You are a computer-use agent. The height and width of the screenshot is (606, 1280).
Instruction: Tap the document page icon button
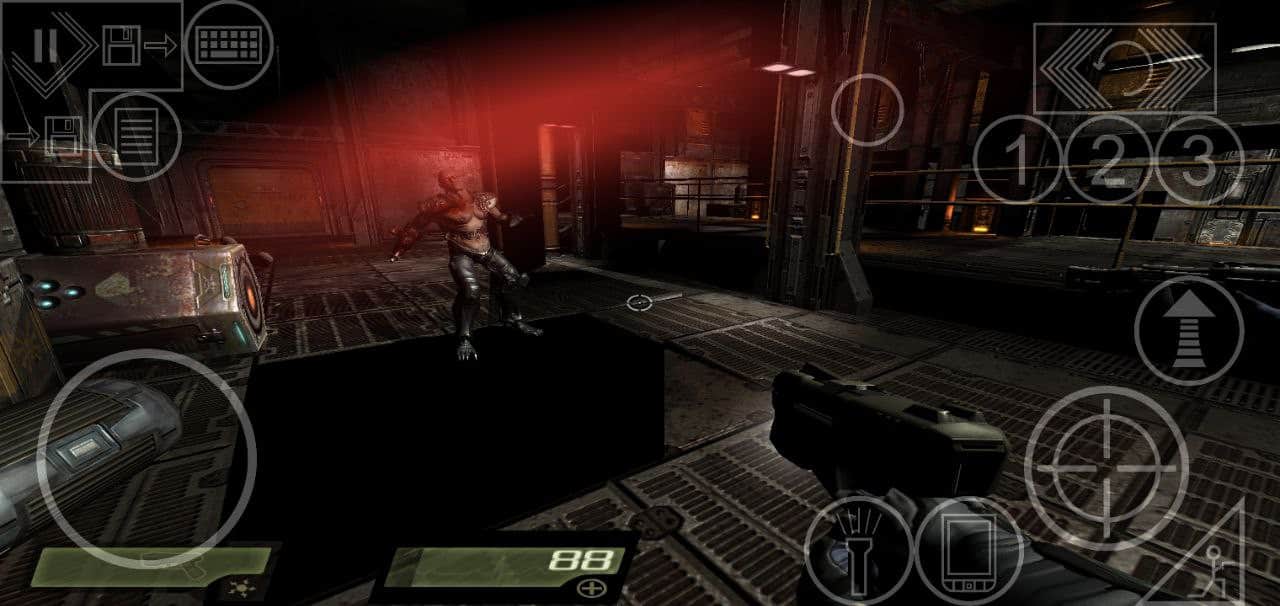pos(138,135)
